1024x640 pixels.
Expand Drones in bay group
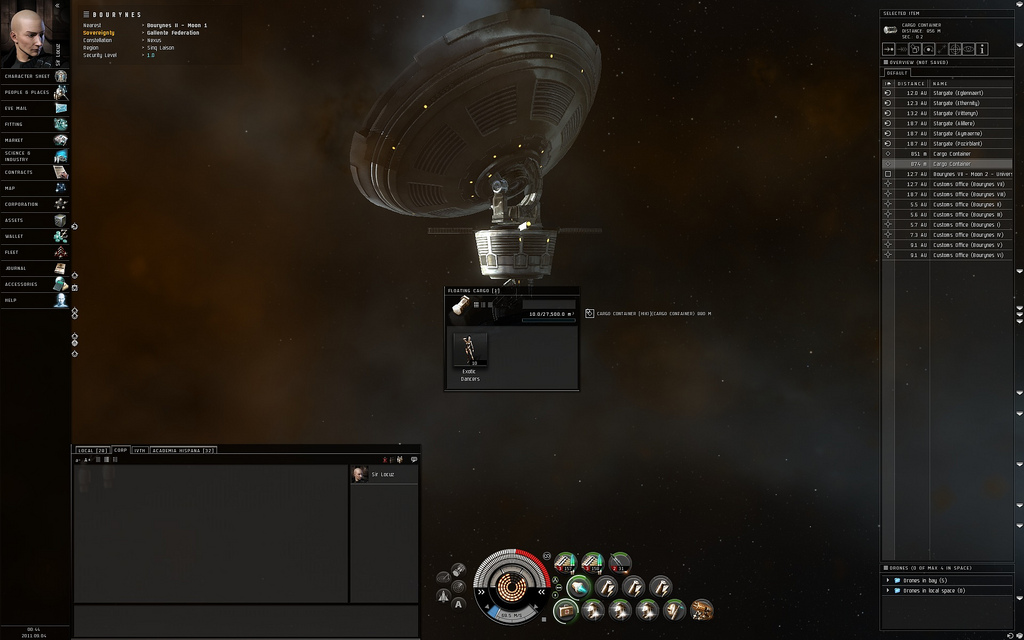pyautogui.click(x=888, y=580)
